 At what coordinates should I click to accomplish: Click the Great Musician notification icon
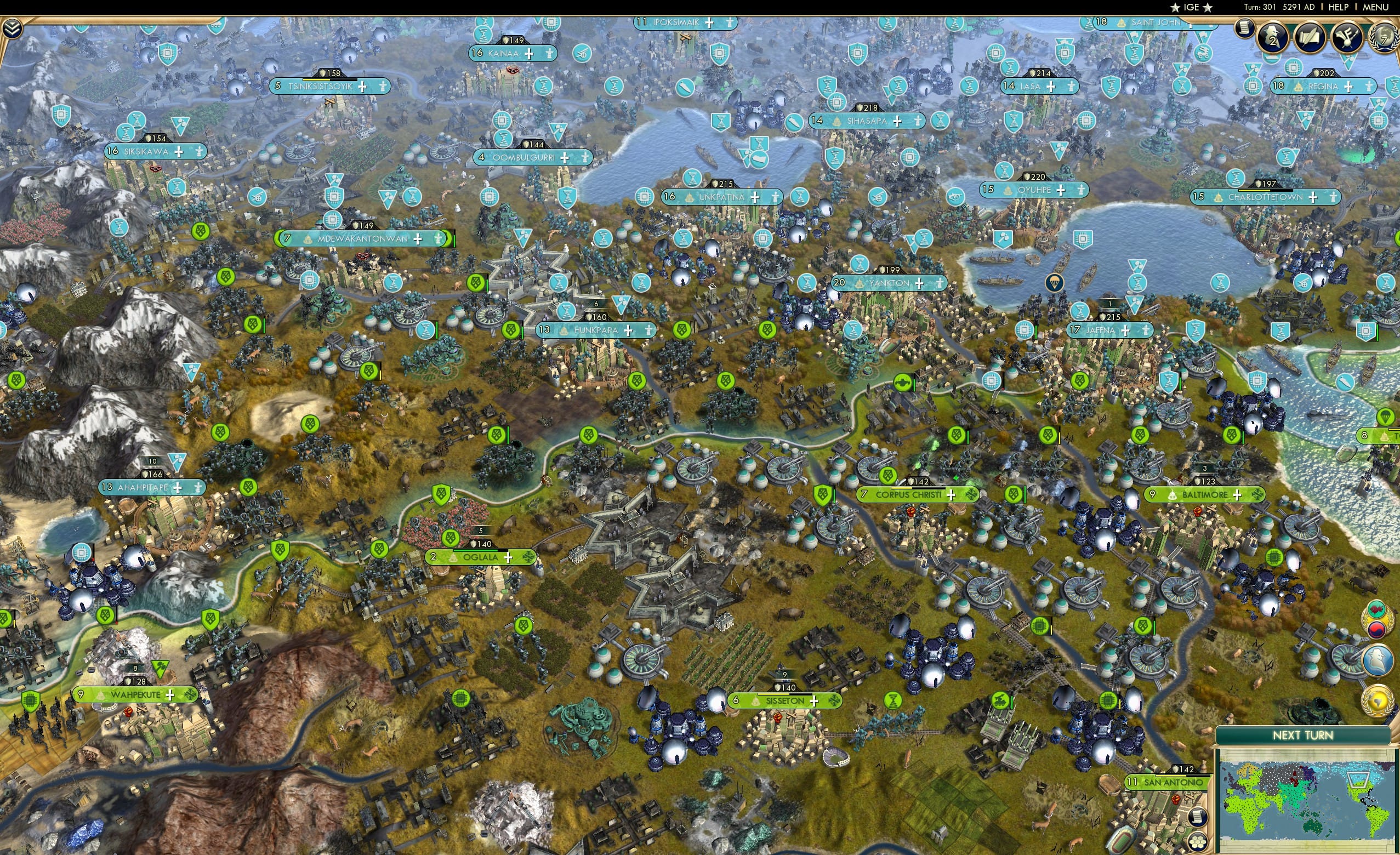coord(1348,38)
